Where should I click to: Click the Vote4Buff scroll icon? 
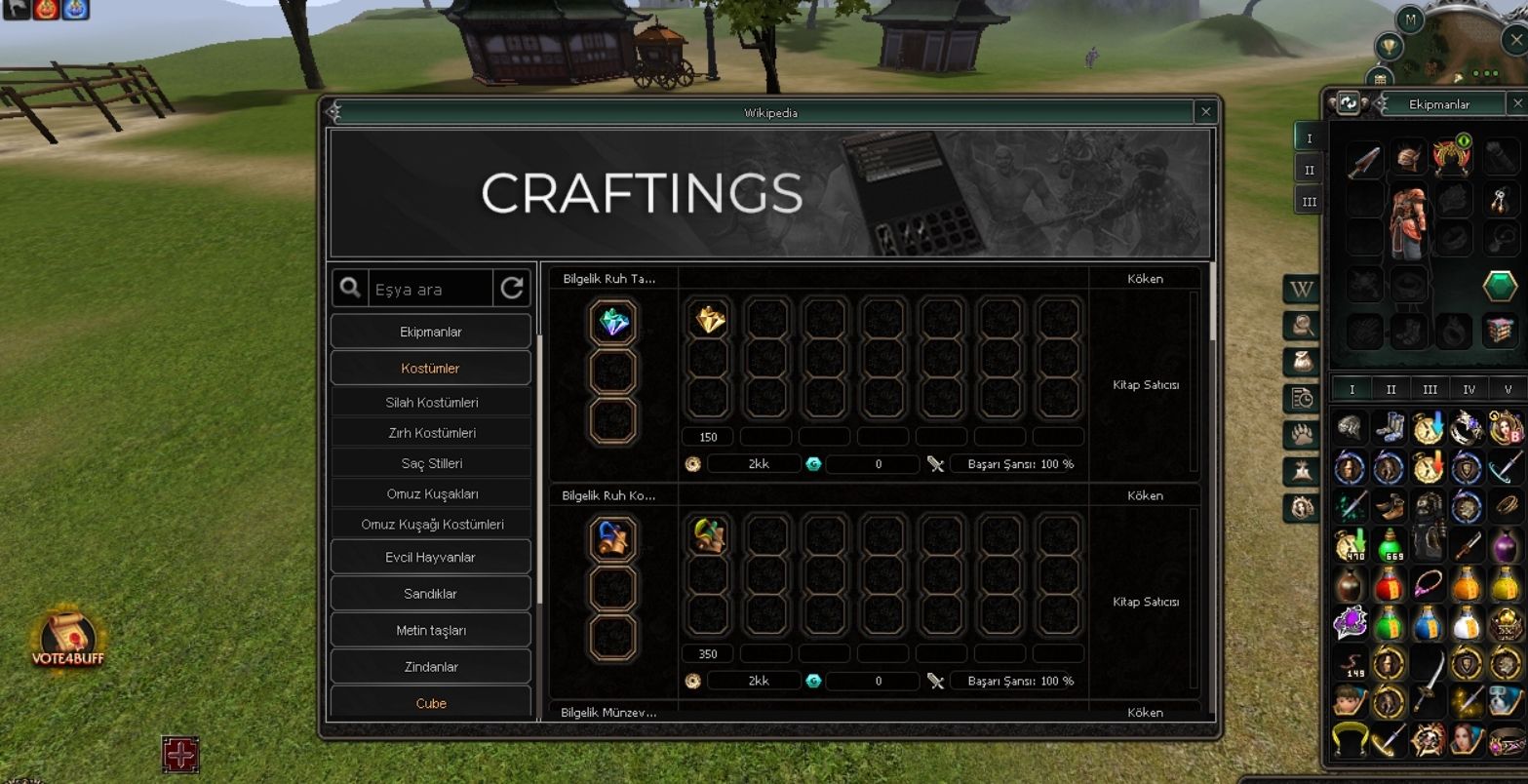67,639
